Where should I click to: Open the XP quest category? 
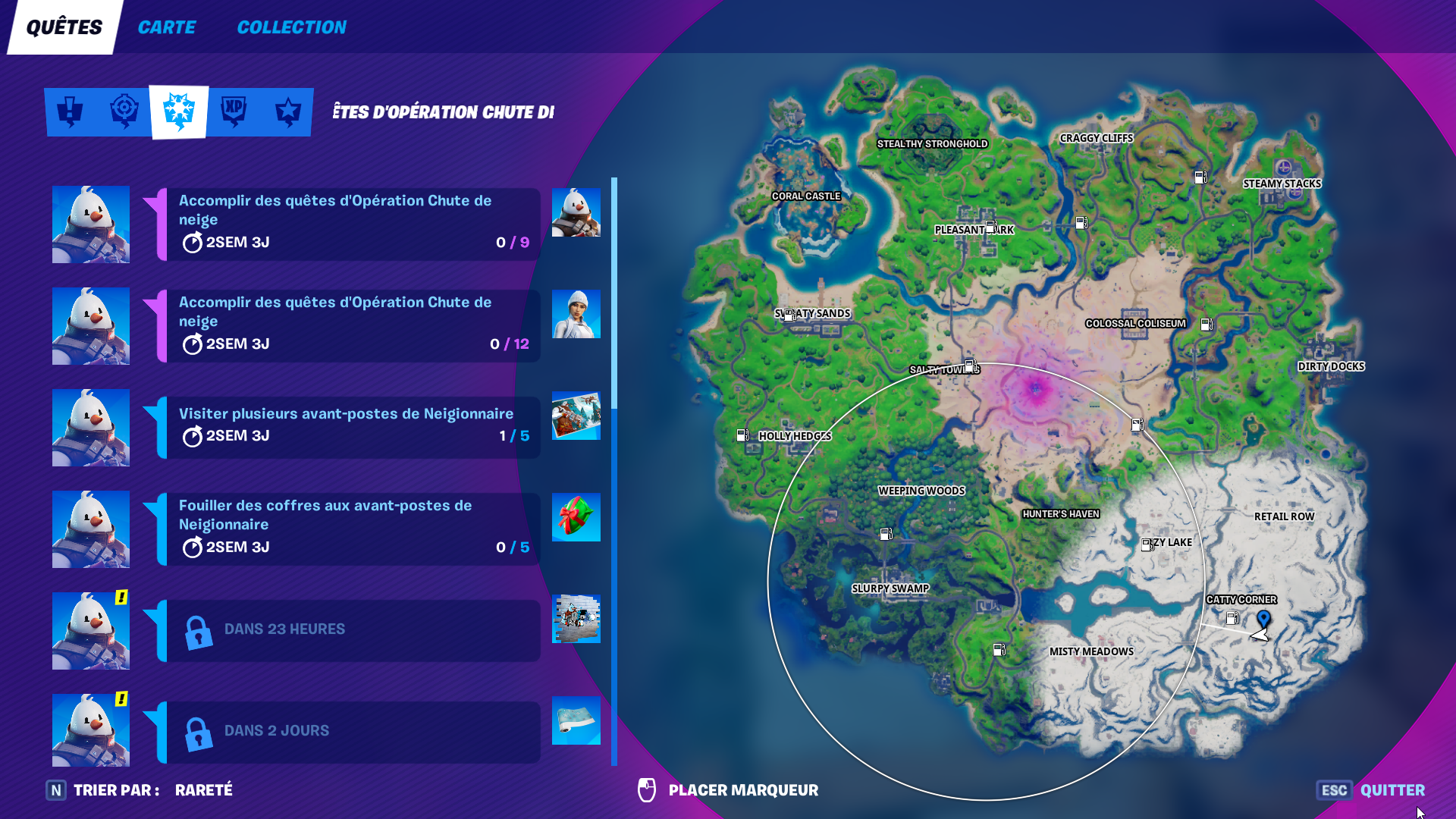233,111
